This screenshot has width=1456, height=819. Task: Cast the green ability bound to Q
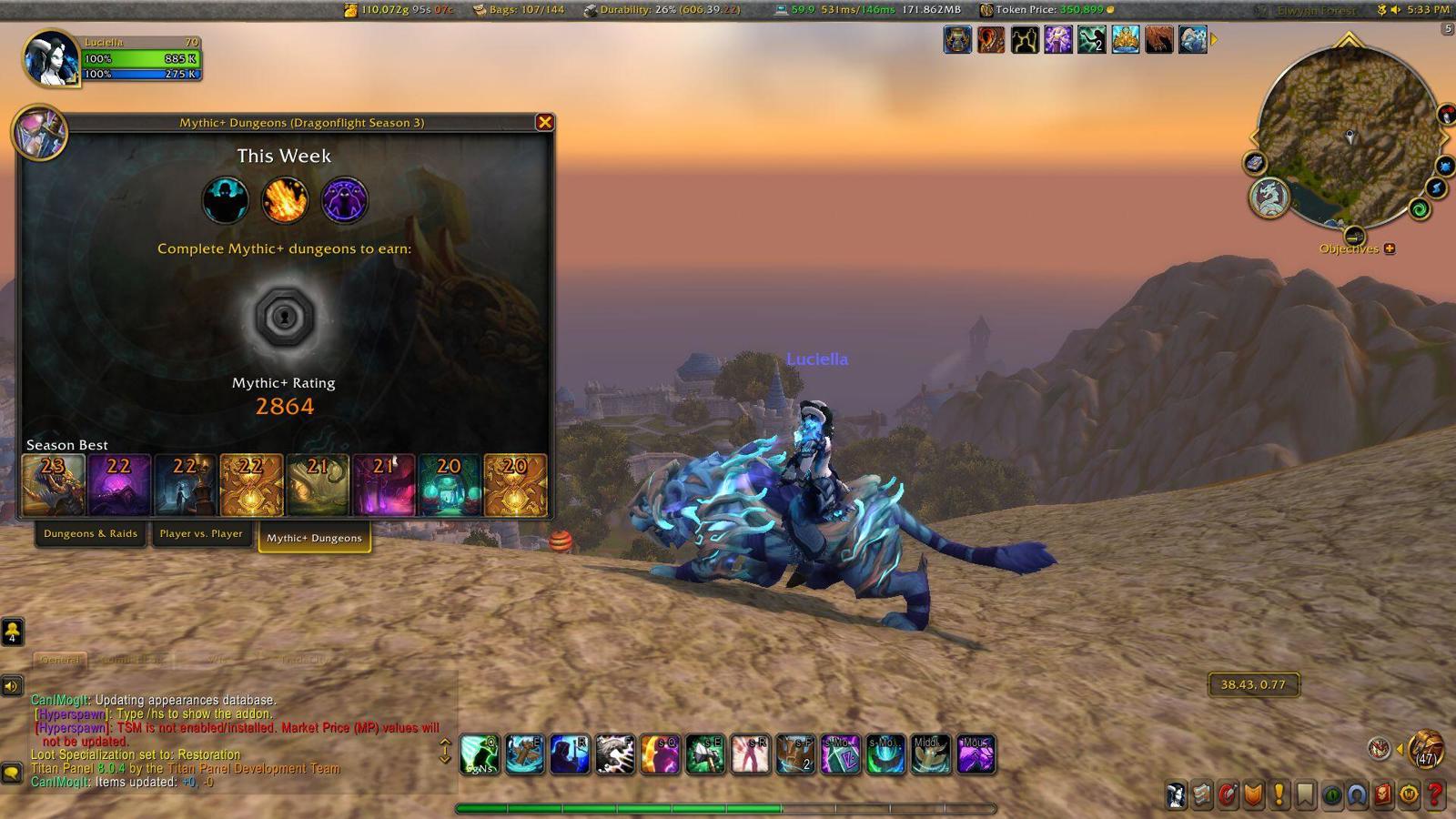coord(480,754)
